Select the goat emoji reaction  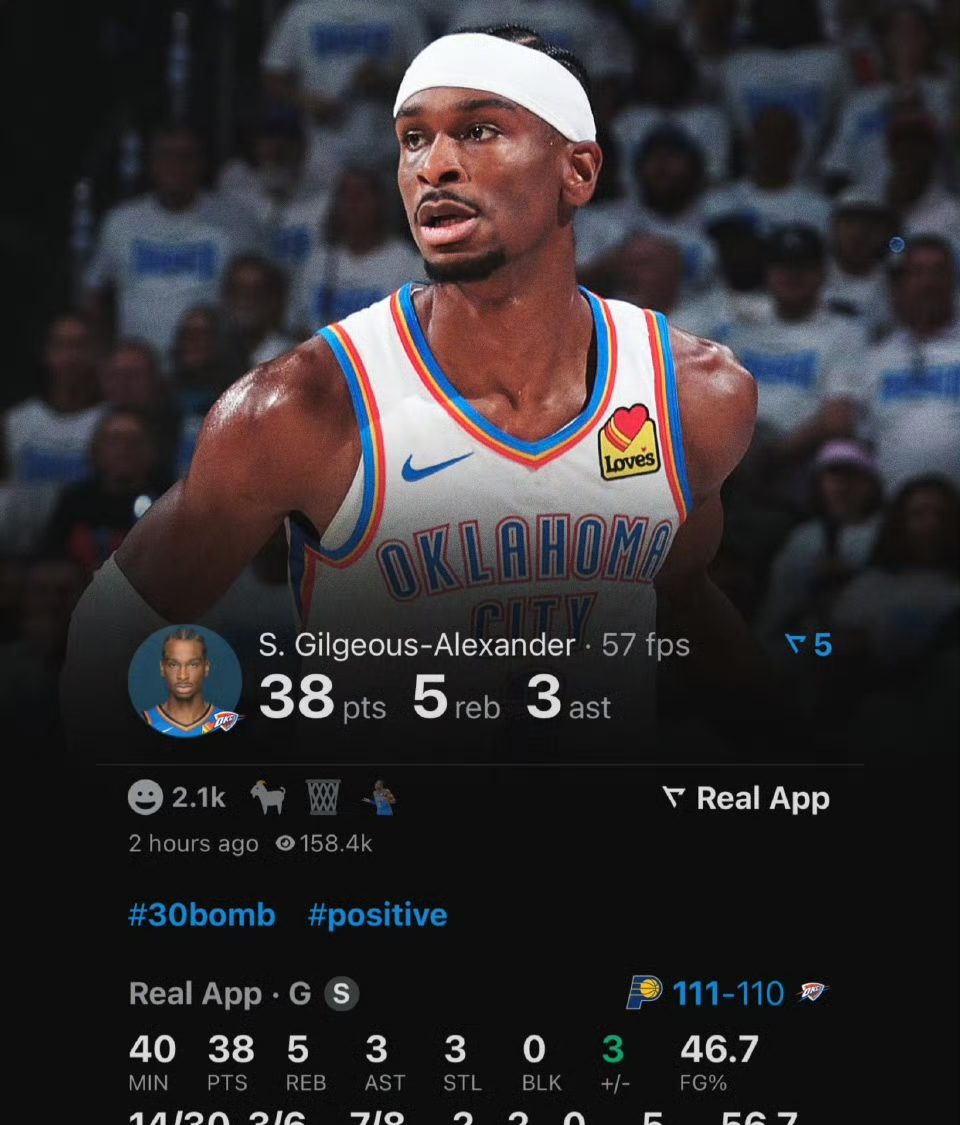267,797
